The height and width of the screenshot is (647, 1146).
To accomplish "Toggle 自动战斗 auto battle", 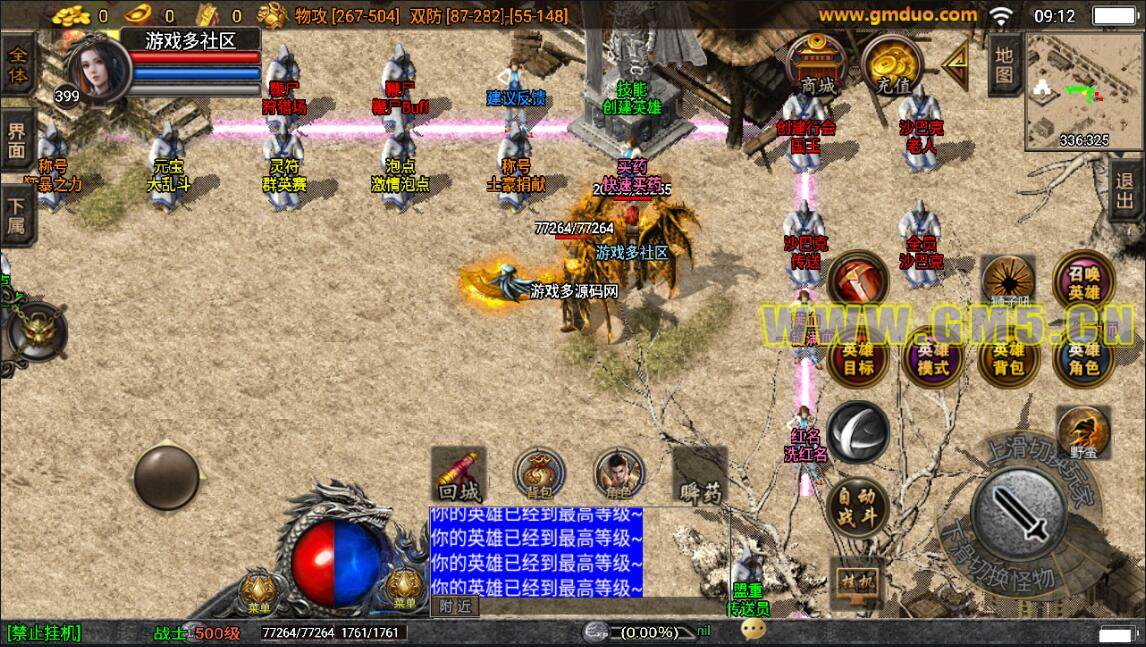I will 857,506.
